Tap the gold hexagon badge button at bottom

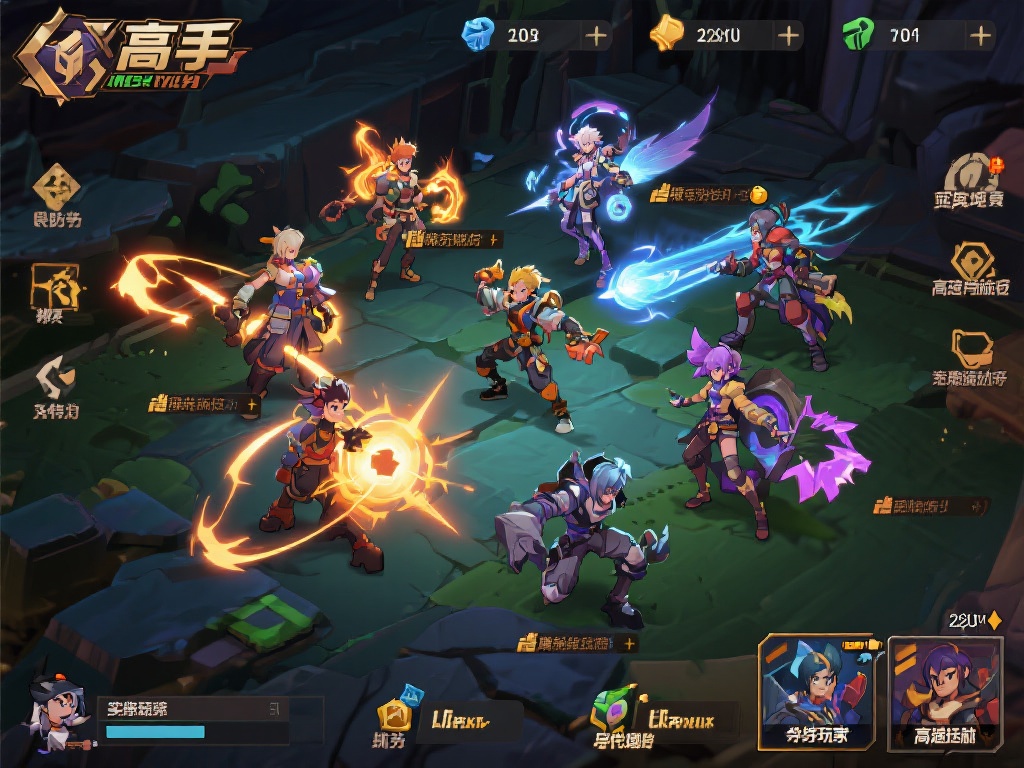pos(393,715)
